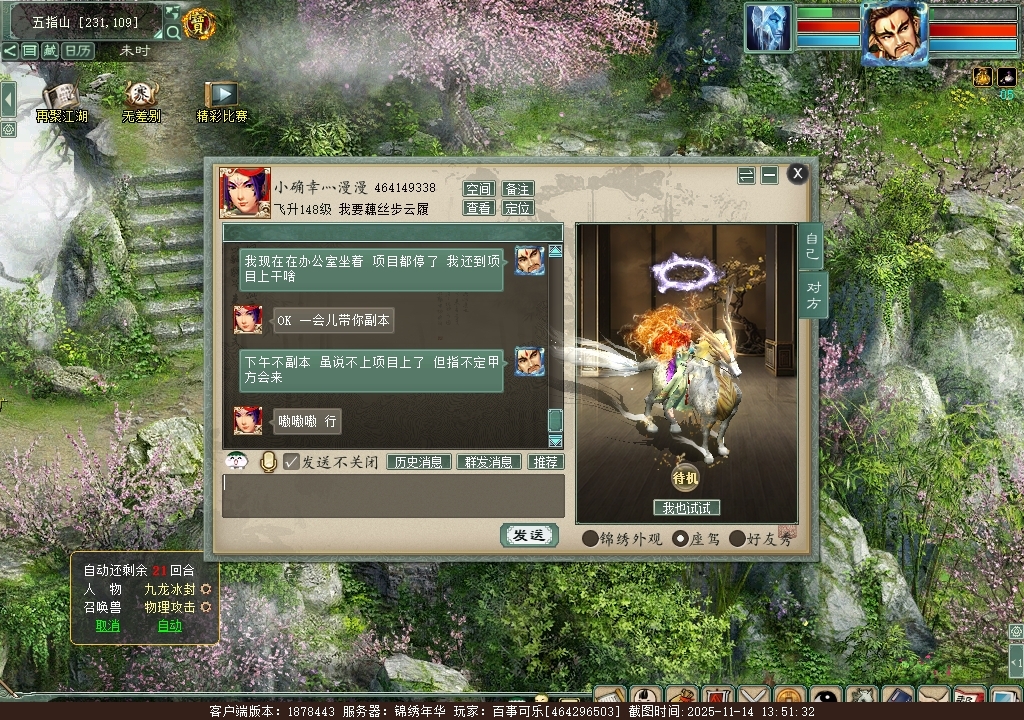Click the 推荐 button

coord(545,462)
